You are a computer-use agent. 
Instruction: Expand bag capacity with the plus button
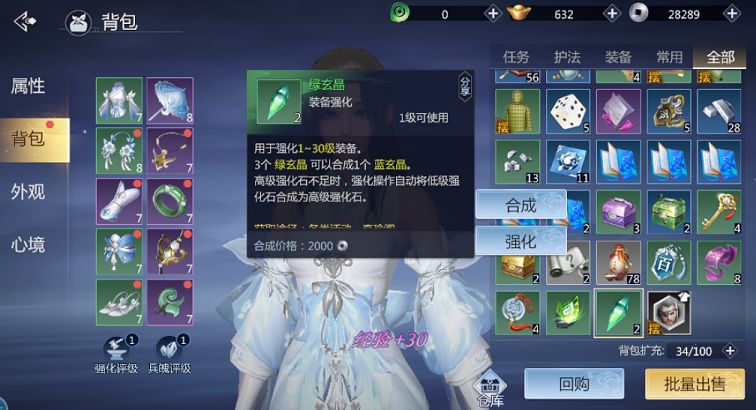coord(731,351)
